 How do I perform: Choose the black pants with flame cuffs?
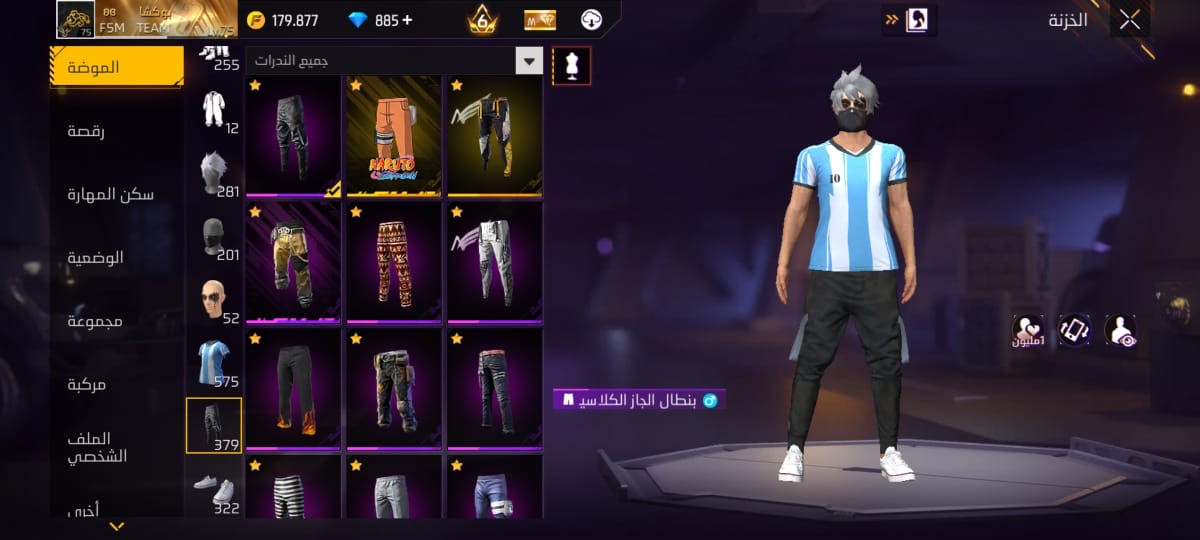pos(293,389)
